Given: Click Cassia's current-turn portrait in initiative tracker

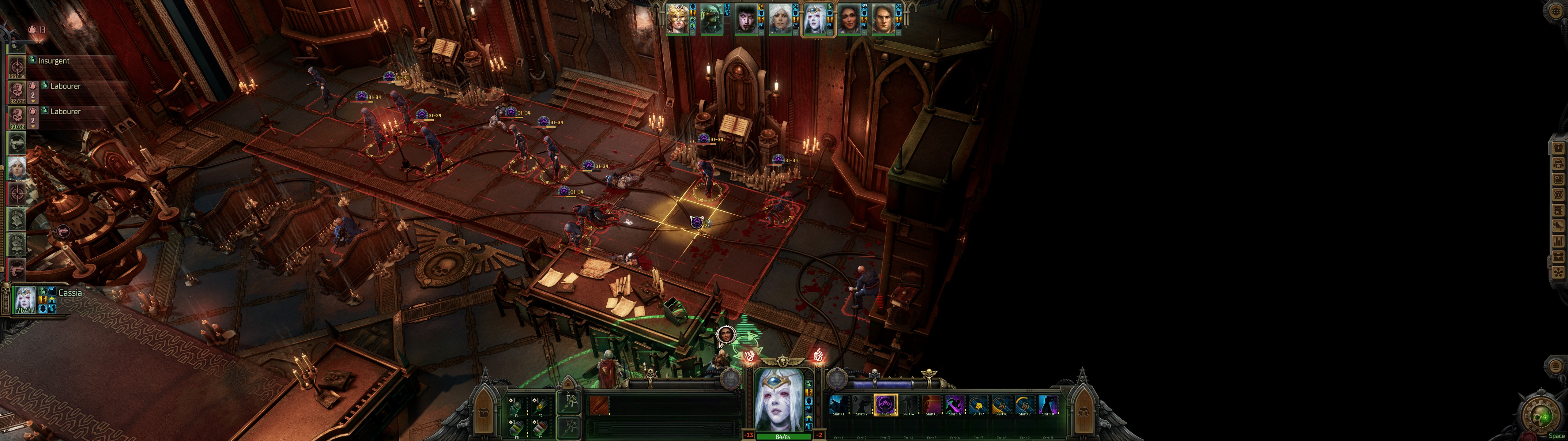Looking at the screenshot, I should tap(25, 300).
